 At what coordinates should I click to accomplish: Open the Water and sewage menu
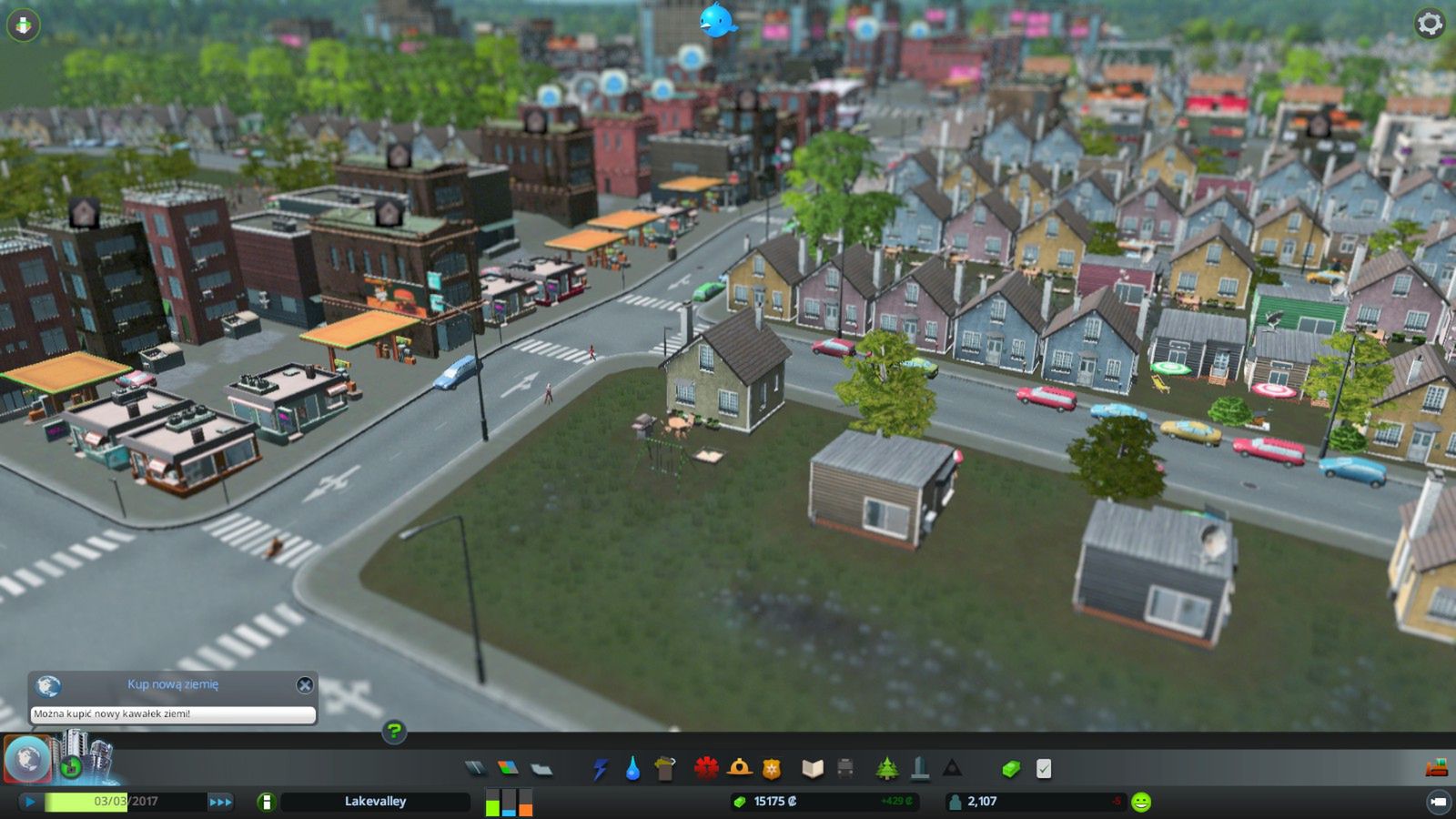[x=632, y=769]
